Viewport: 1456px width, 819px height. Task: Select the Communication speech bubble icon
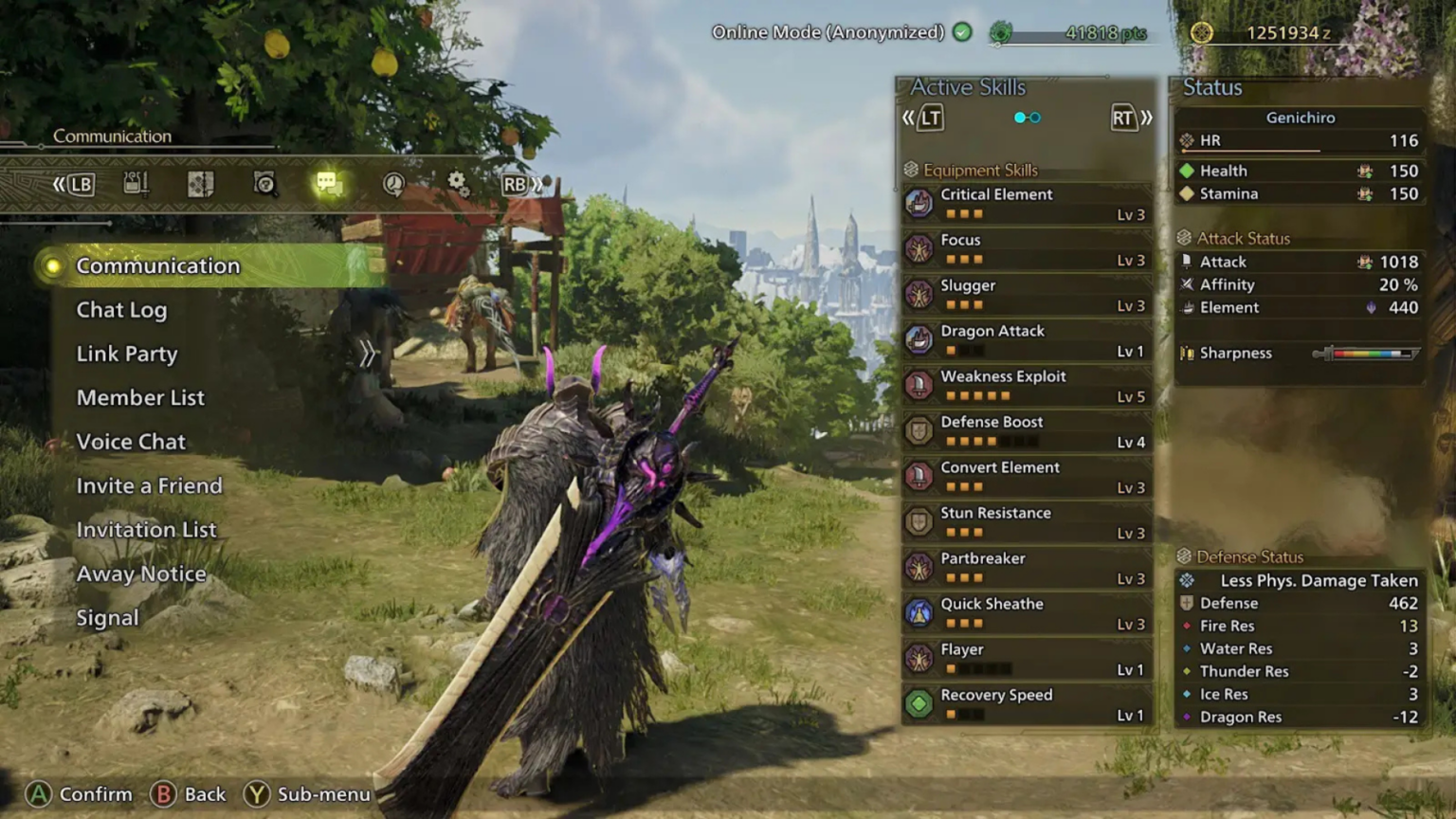329,183
